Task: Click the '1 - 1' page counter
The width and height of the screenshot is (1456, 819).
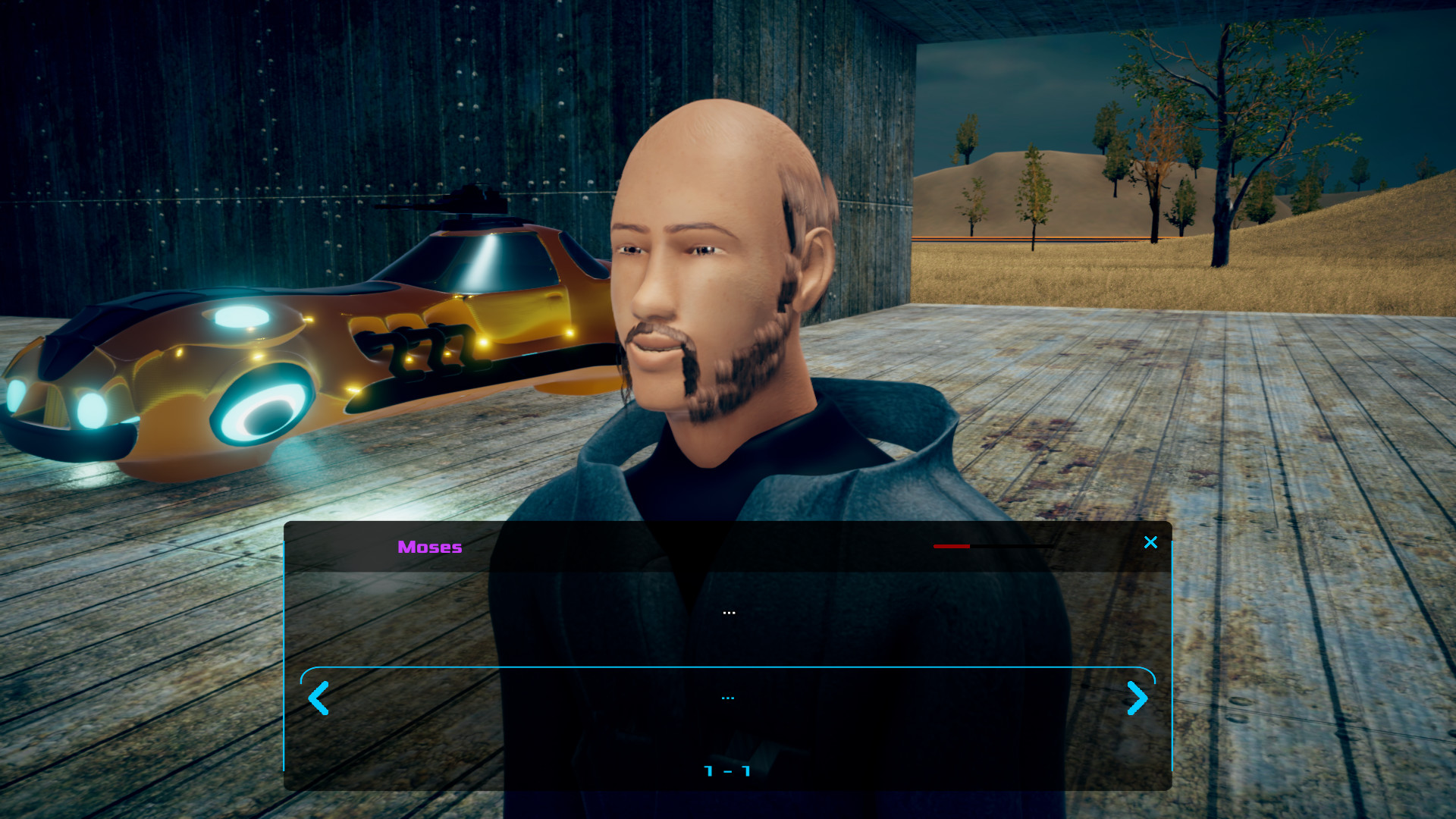Action: [x=727, y=770]
